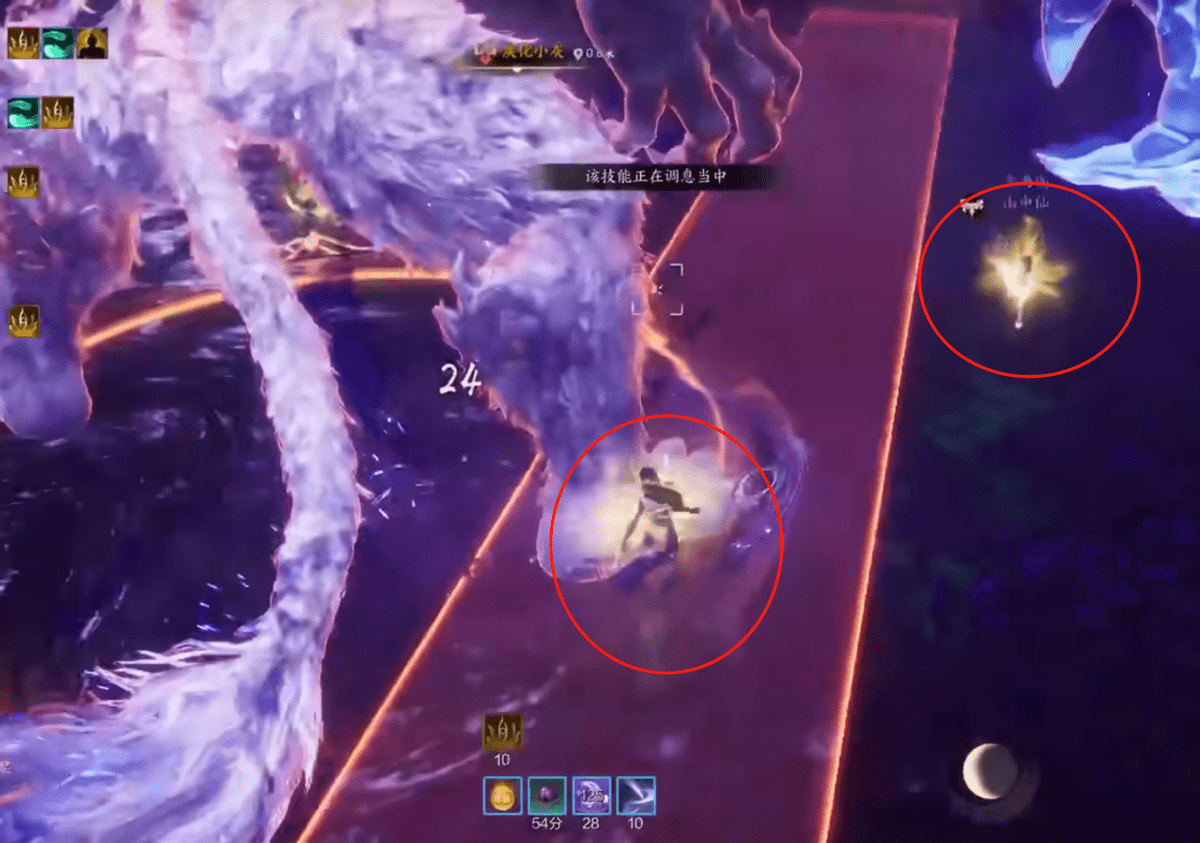Screen dimensions: 1200x843
Task: Use the purple orb skill slot
Action: coord(547,796)
